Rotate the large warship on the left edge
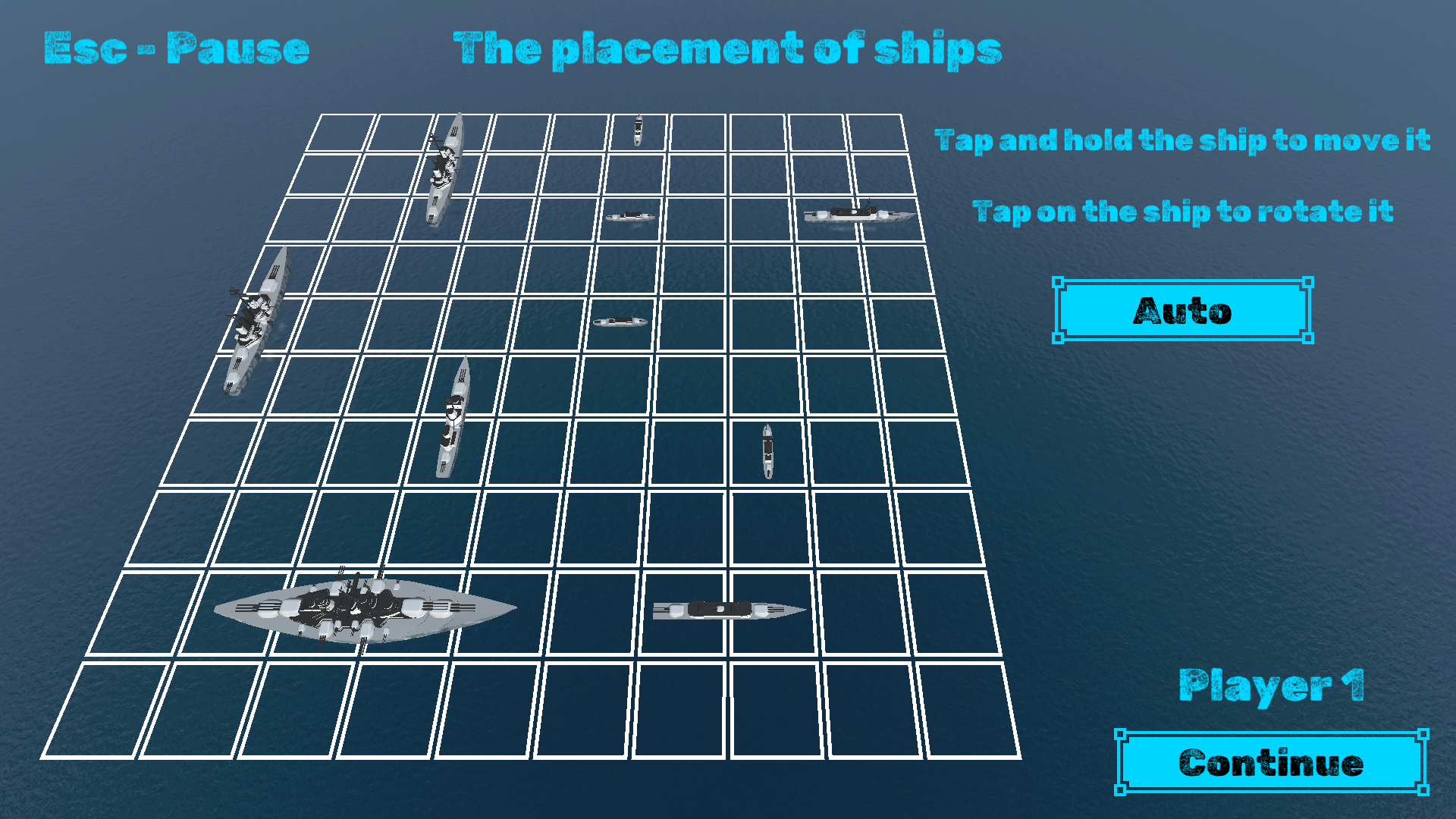Viewport: 1456px width, 819px height. 254,318
